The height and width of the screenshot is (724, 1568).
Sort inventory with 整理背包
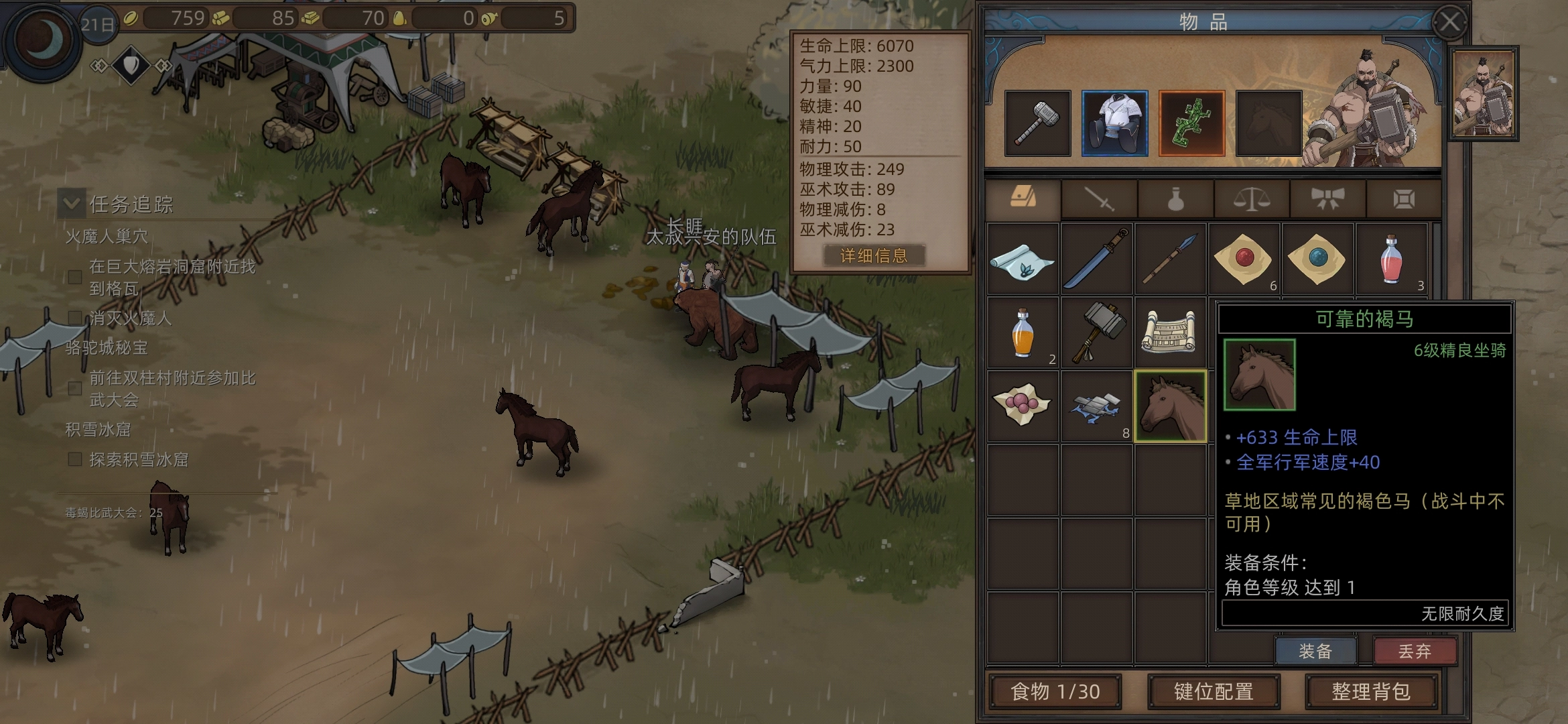click(x=1371, y=691)
